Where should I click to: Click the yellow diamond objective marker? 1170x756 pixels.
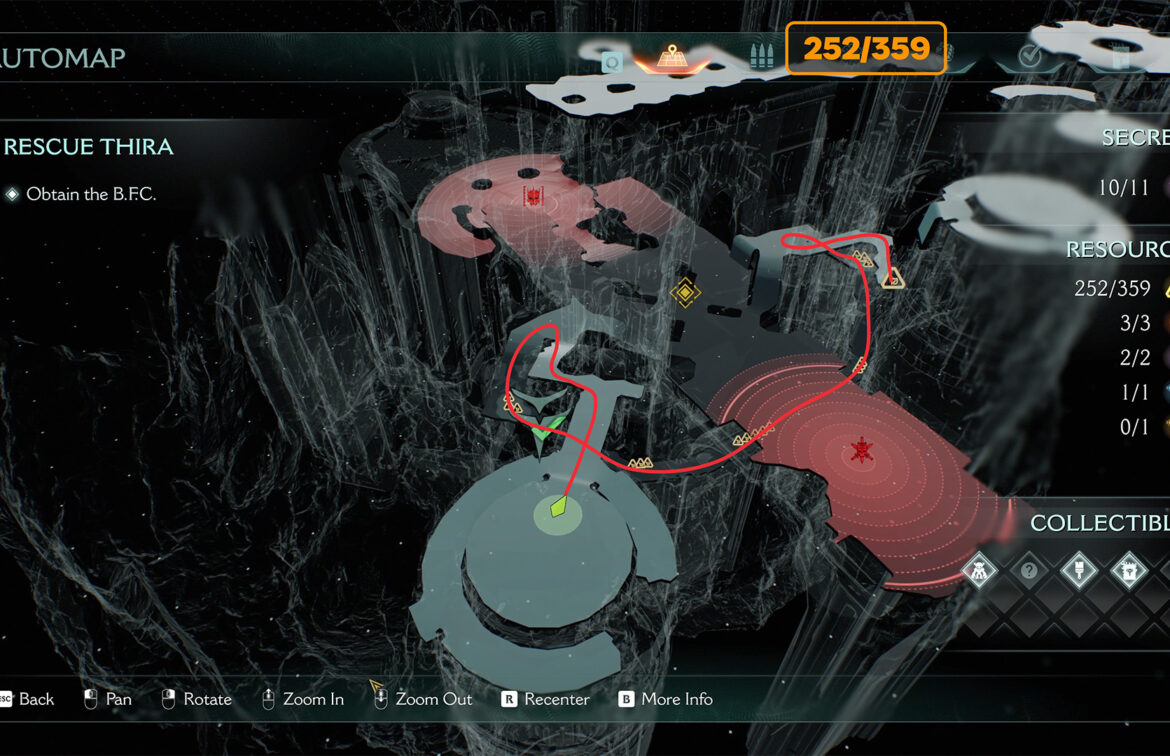pos(685,292)
